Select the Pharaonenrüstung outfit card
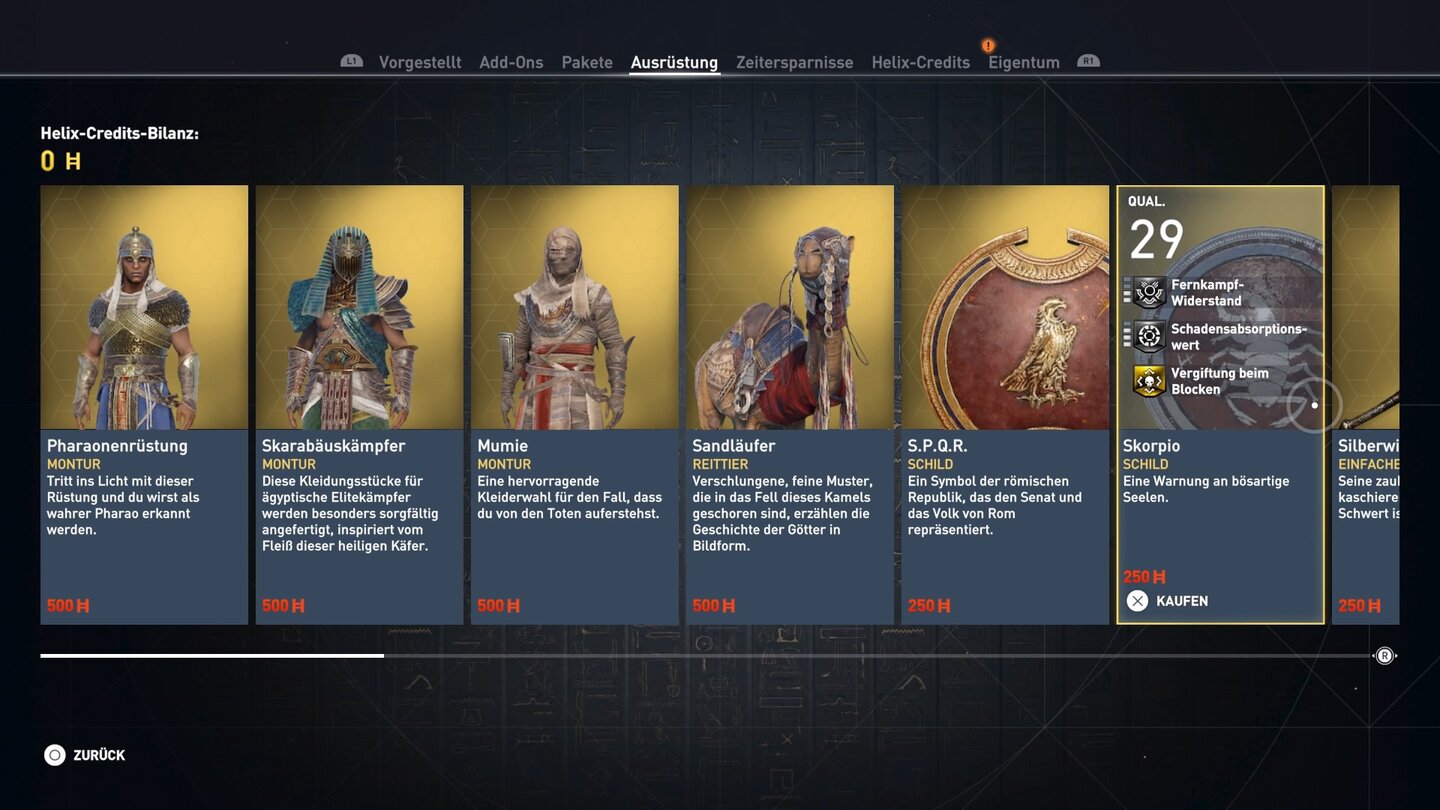Image resolution: width=1440 pixels, height=810 pixels. [x=144, y=404]
